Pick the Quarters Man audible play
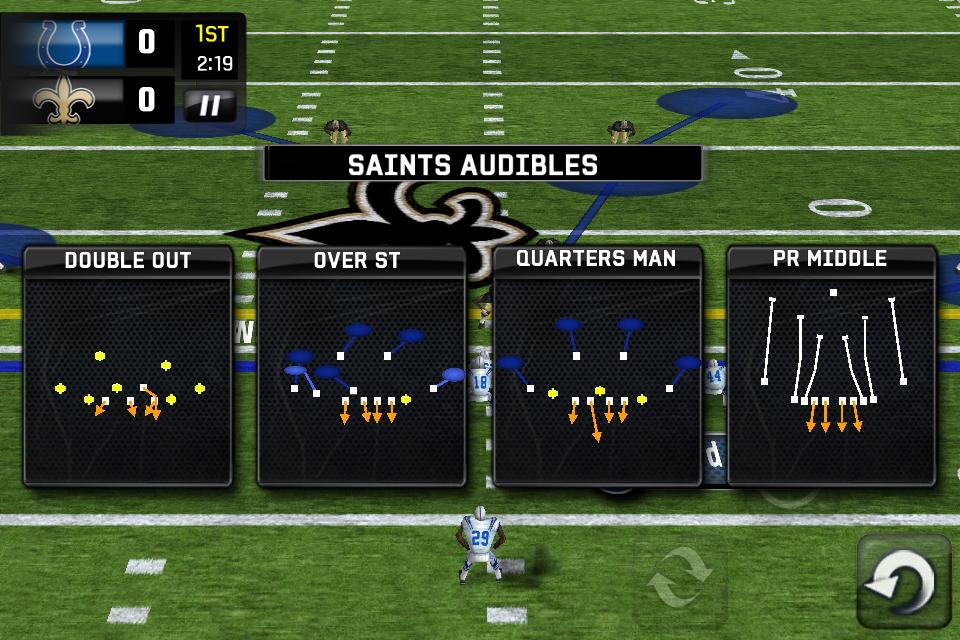 (x=597, y=367)
